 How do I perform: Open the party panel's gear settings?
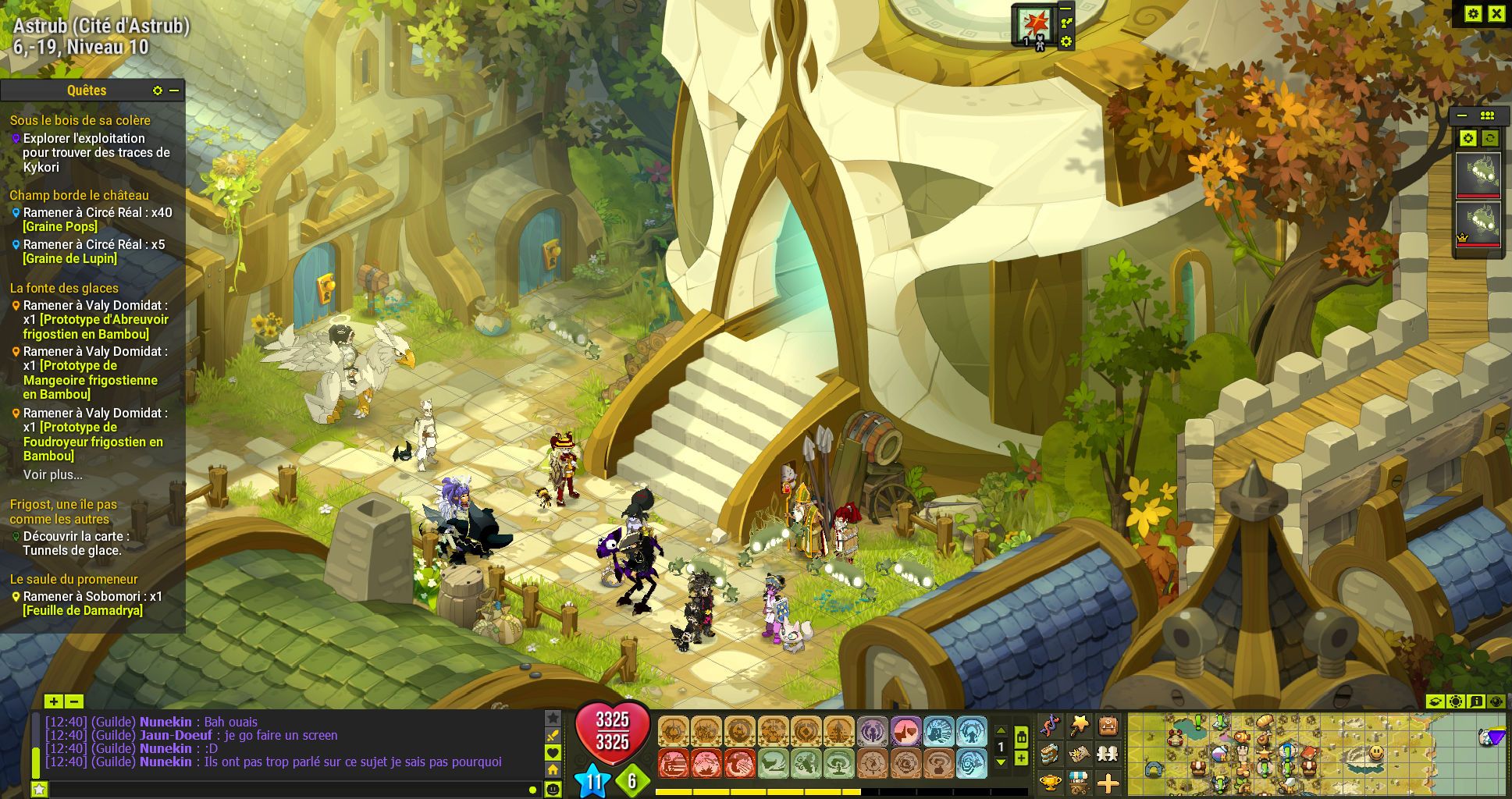[1468, 138]
